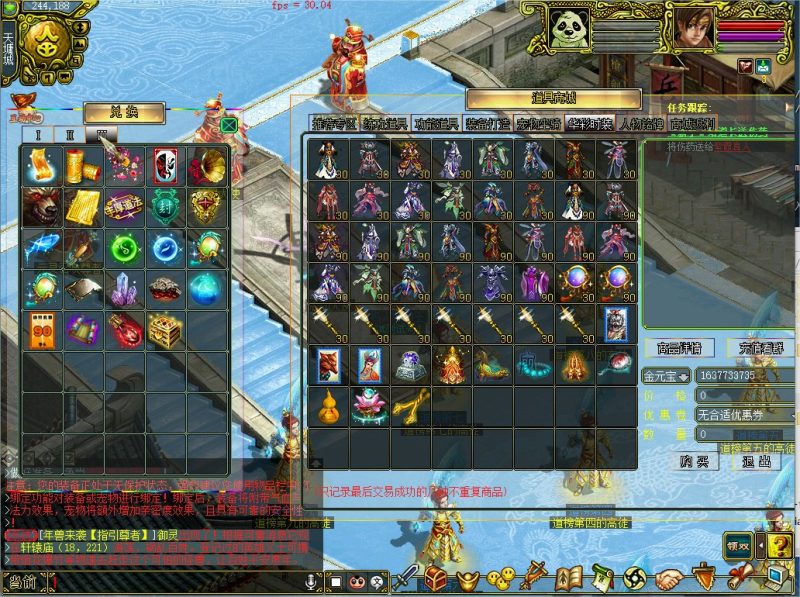The height and width of the screenshot is (597, 800).
Task: Select the 宠物坐骑 category tab
Action: click(x=538, y=124)
